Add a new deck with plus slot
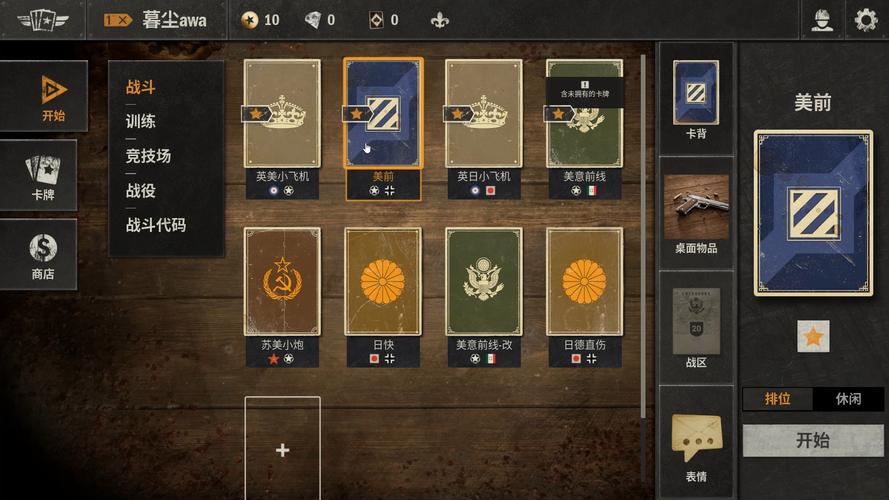Screen dimensions: 889x500 (x=283, y=449)
